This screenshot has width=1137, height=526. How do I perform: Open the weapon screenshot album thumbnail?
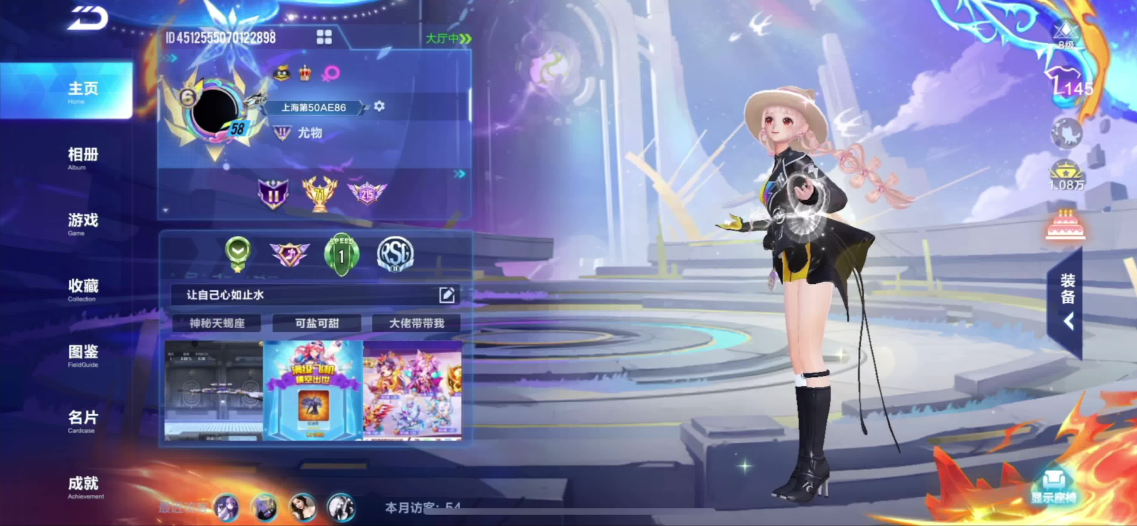213,389
